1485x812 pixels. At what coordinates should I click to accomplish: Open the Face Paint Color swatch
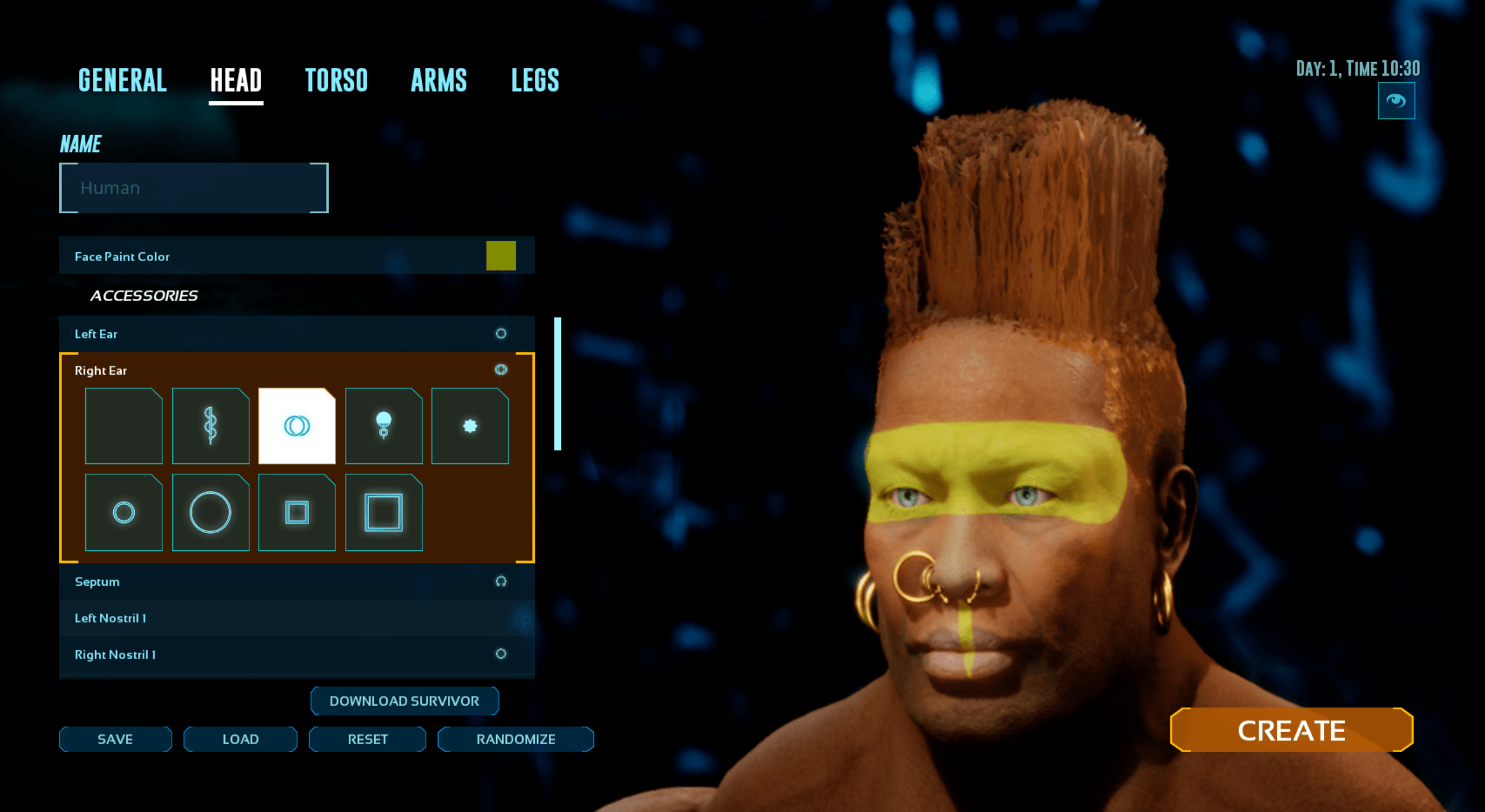click(x=501, y=256)
